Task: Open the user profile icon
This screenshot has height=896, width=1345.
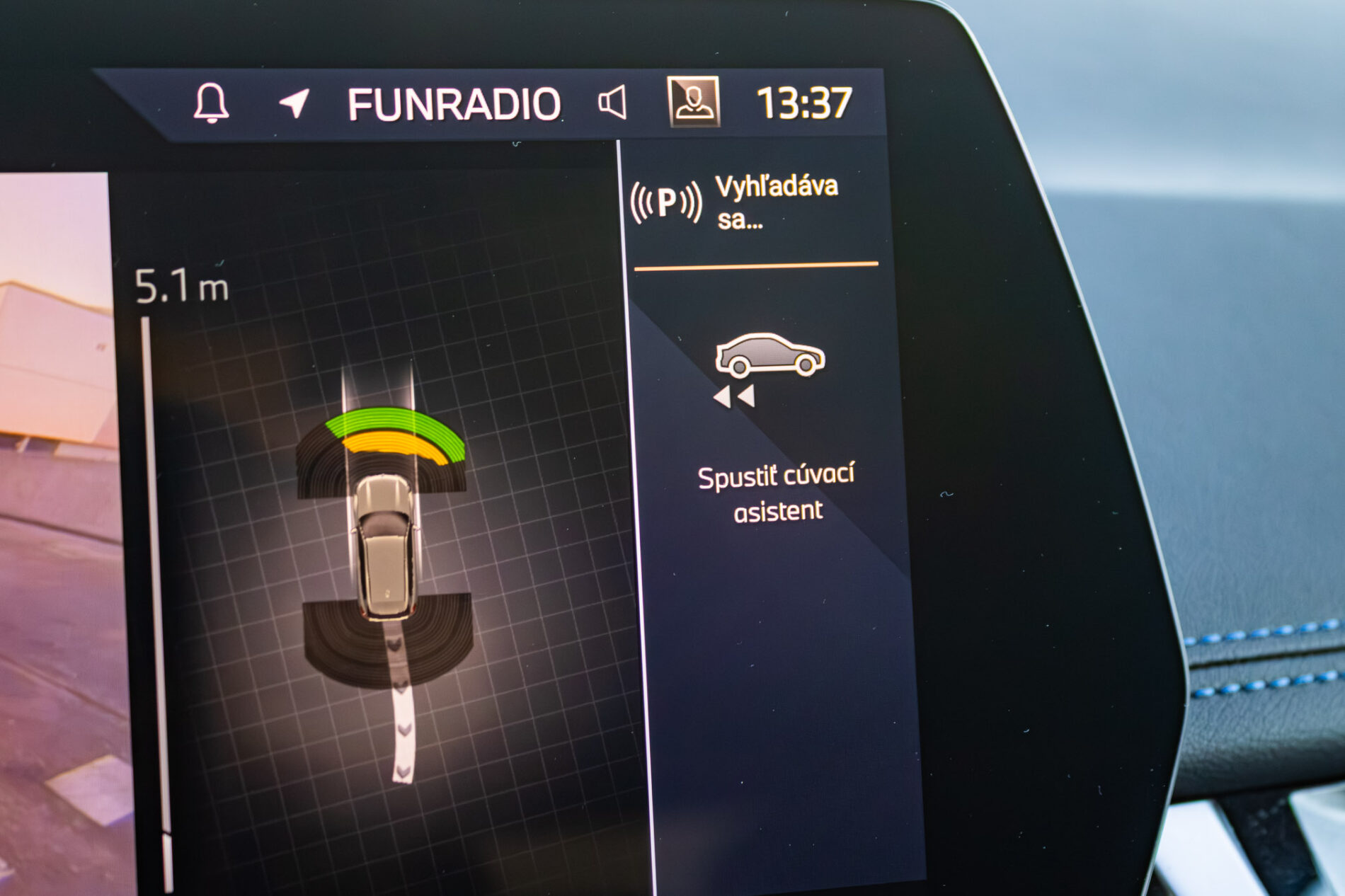Action: 694,101
